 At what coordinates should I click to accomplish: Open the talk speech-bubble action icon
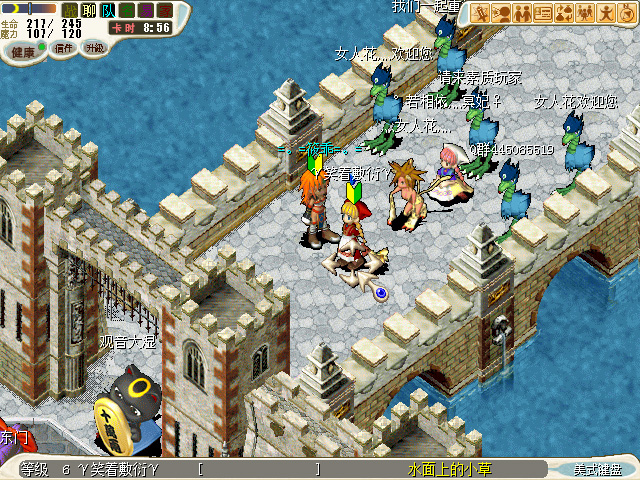click(501, 13)
